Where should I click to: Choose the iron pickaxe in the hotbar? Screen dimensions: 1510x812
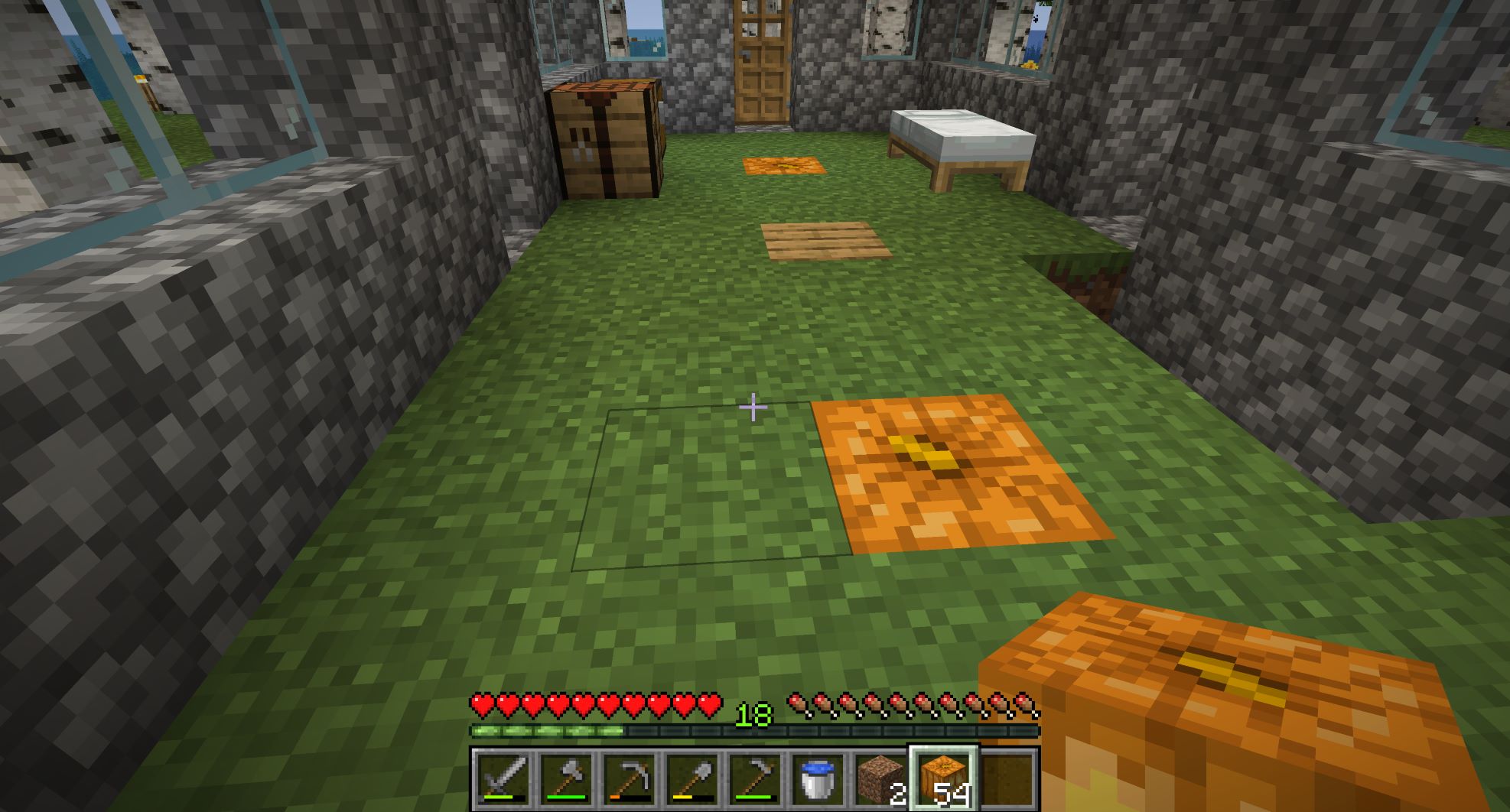coord(629,778)
